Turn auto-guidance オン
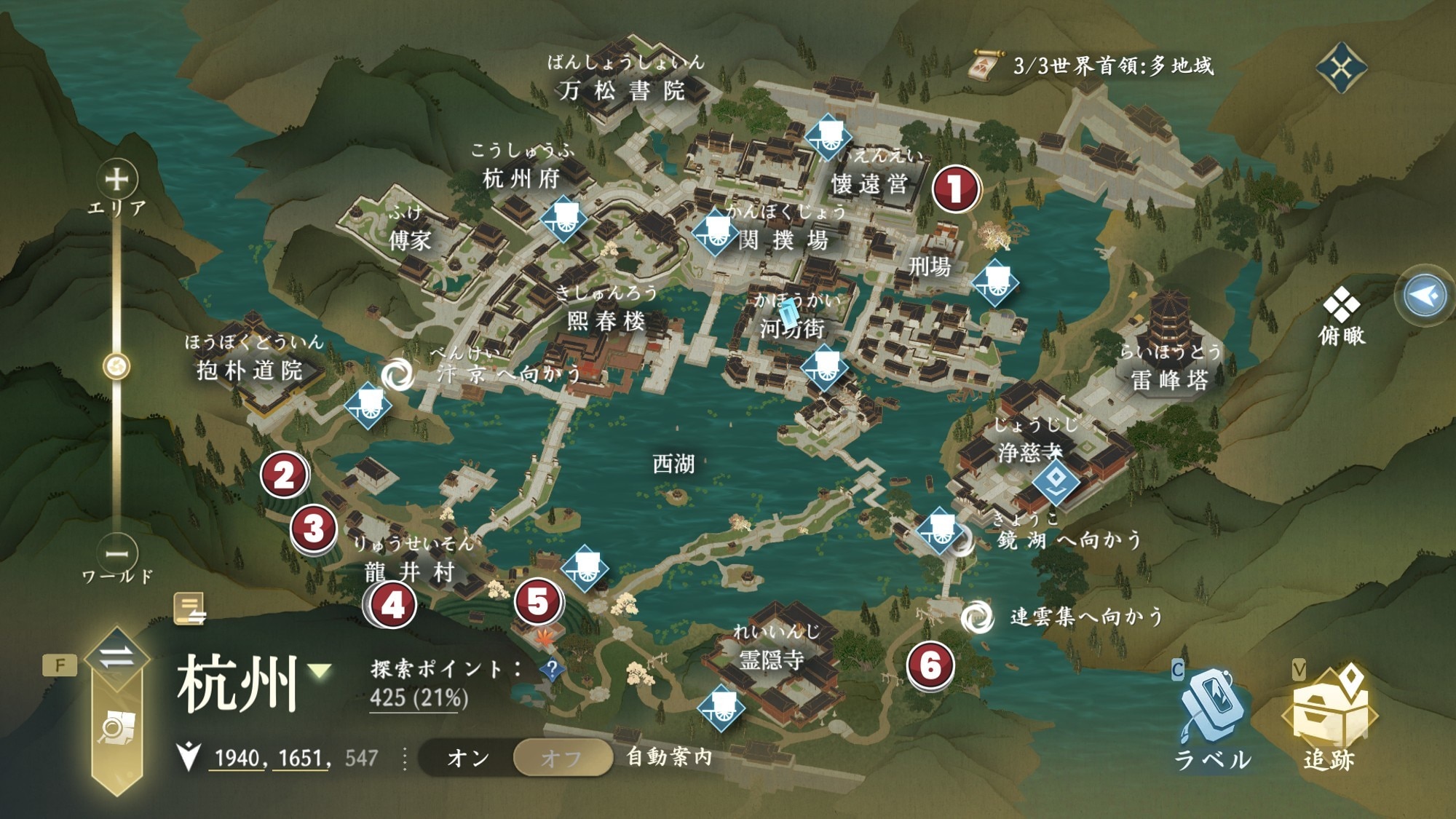The width and height of the screenshot is (1456, 819). pyautogui.click(x=468, y=758)
